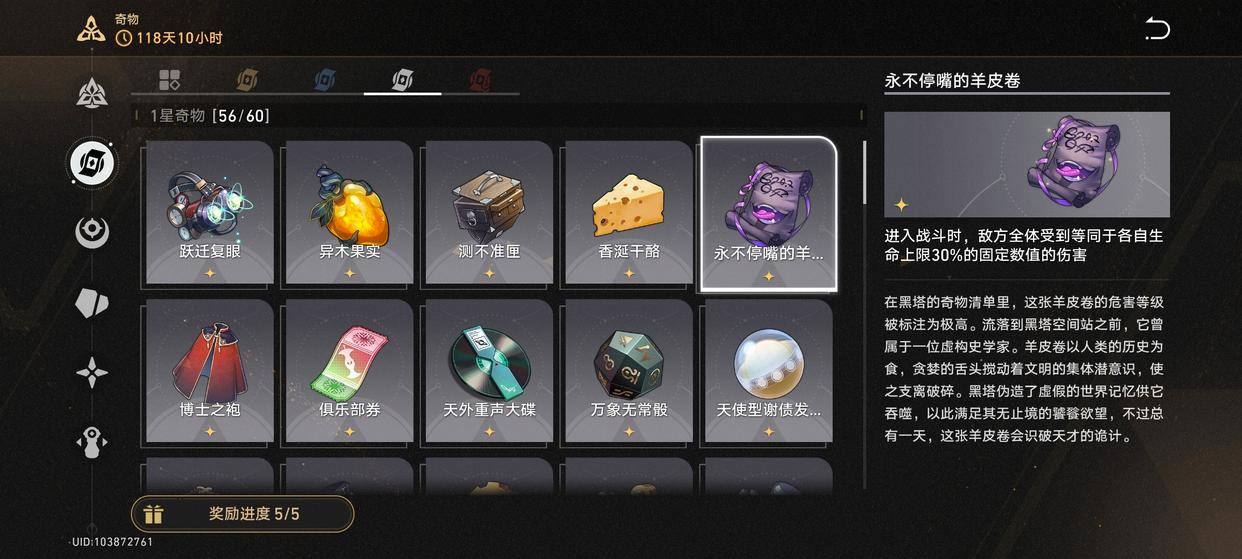Pick the 天外重声大碟 disc curio

pos(489,370)
